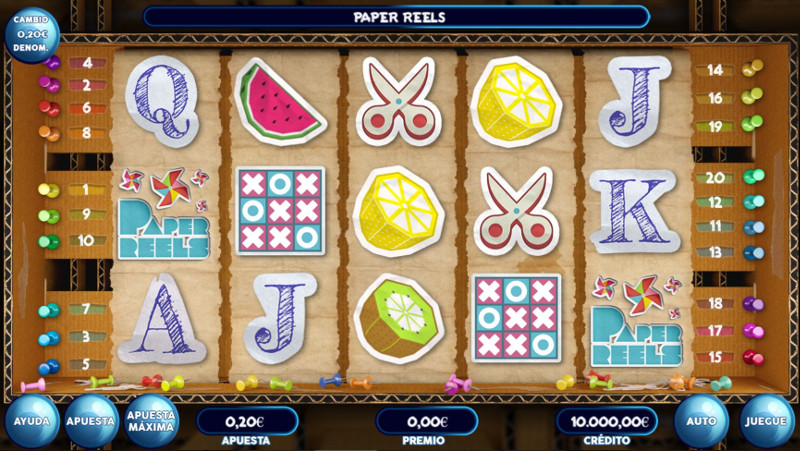Spin the reels with Juegue
800x451 pixels.
767,421
